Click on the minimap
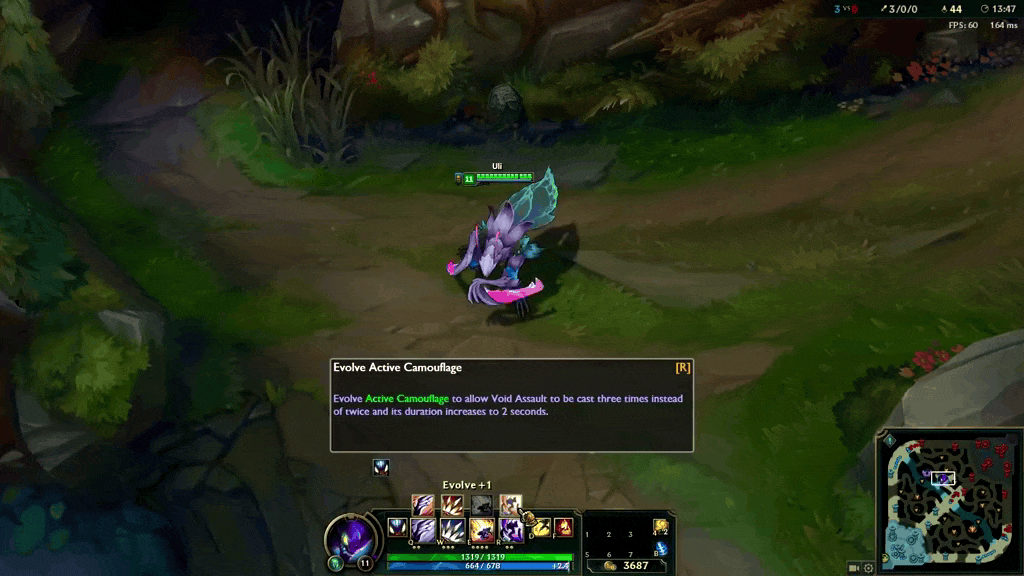The width and height of the screenshot is (1024, 576). click(x=948, y=500)
